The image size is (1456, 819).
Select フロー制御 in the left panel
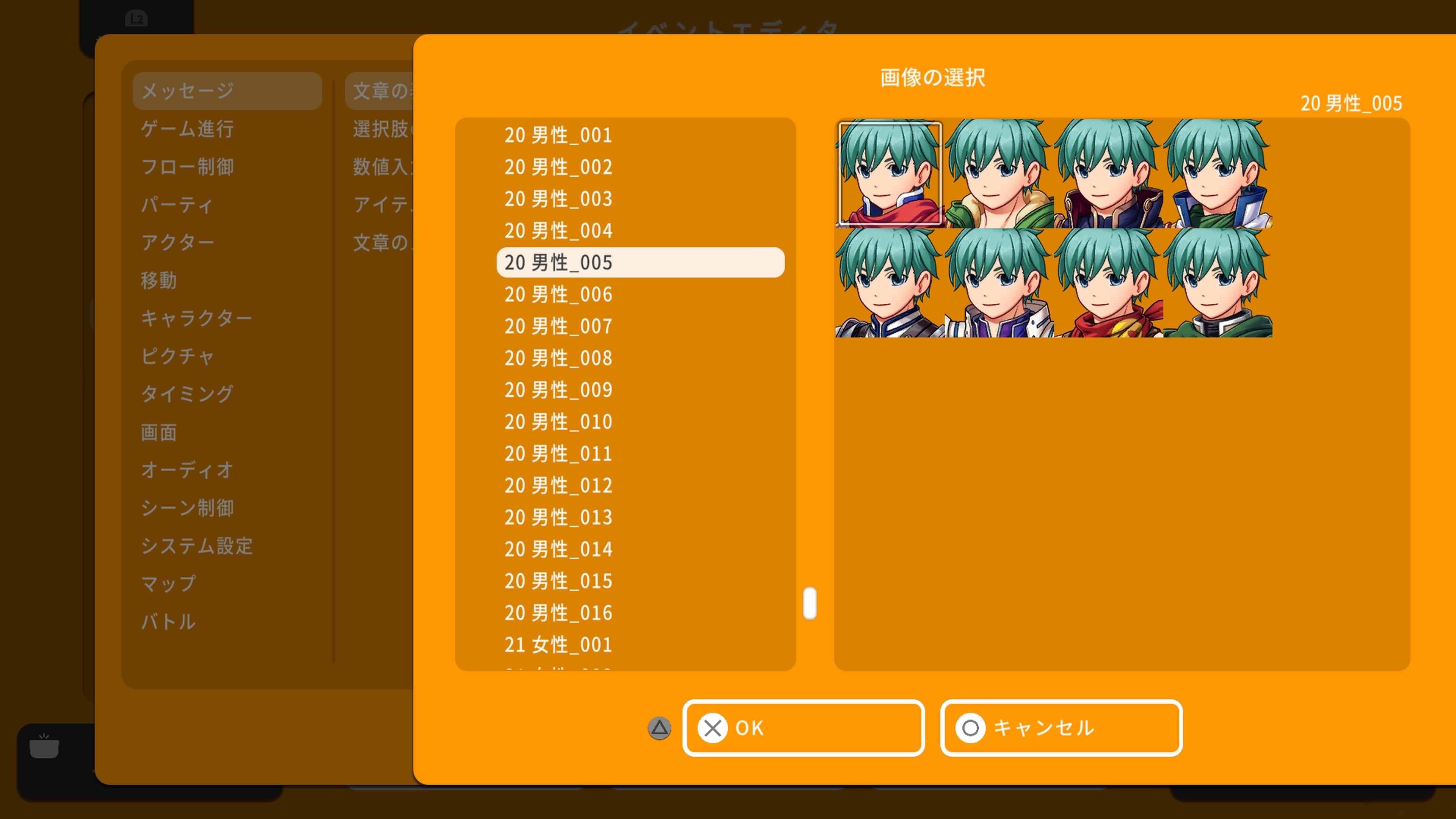click(x=189, y=167)
